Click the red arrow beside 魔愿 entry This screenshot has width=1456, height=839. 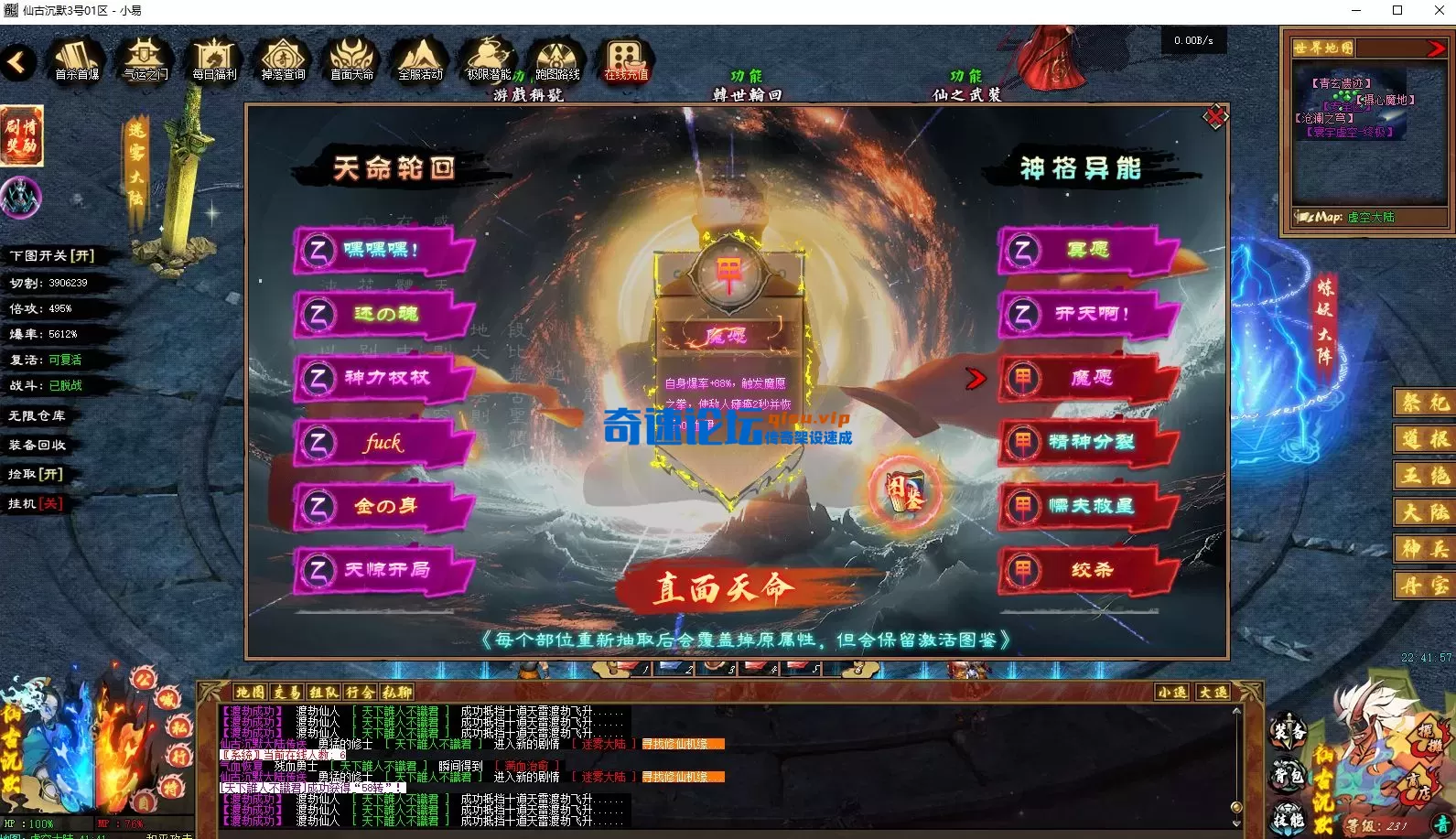pos(976,377)
